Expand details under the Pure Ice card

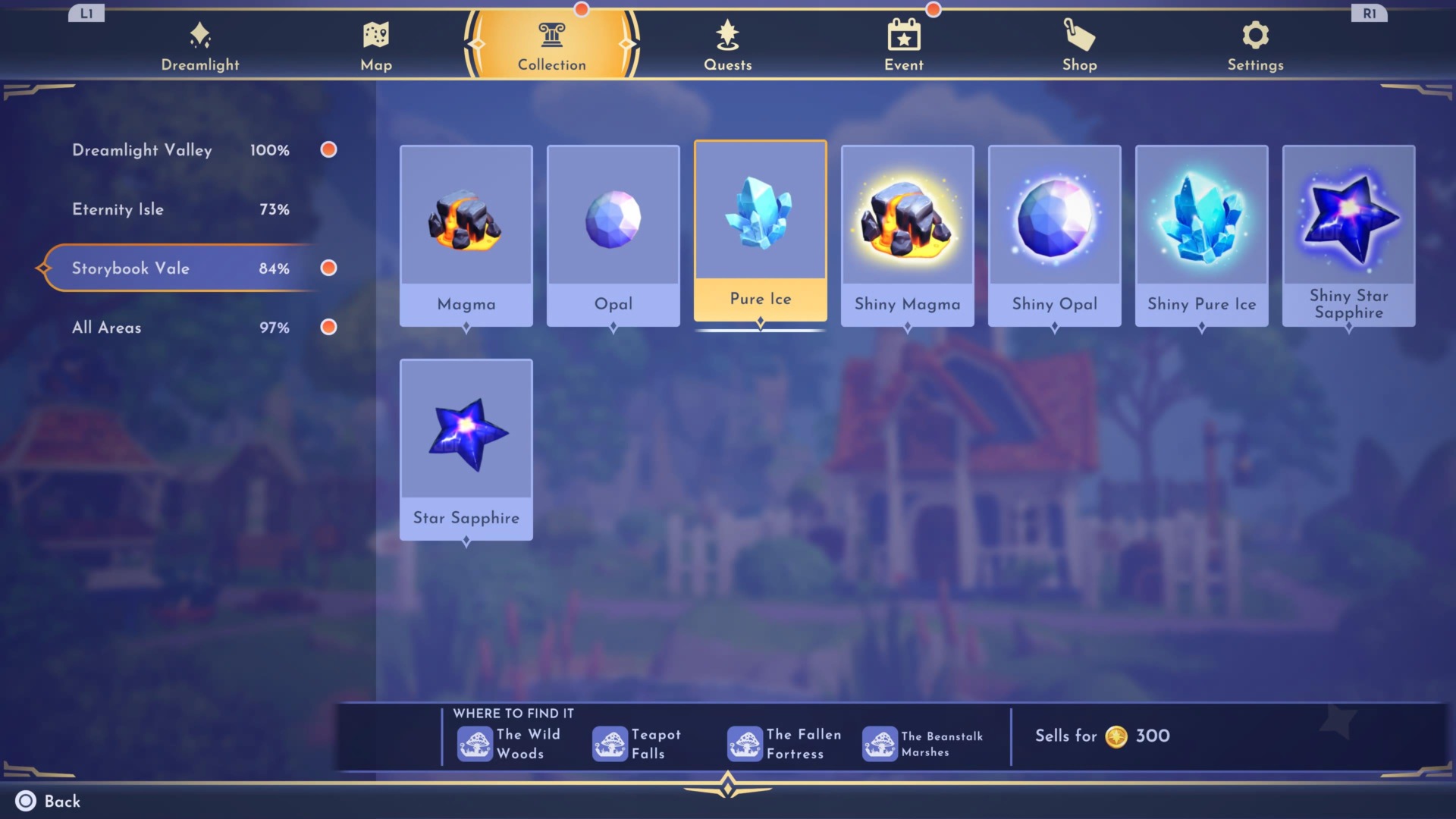(760, 322)
